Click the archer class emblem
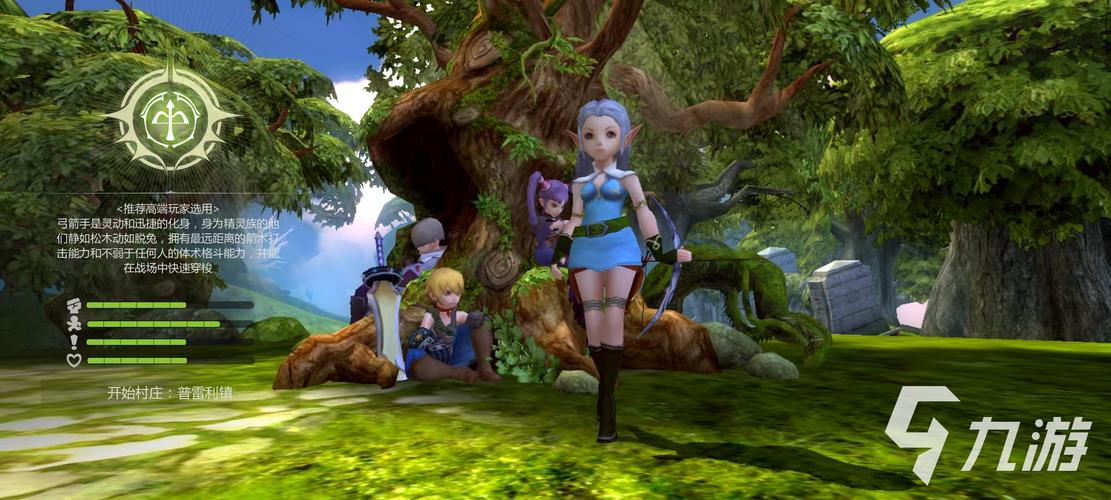Screen dimensions: 1111x500 (x=170, y=118)
